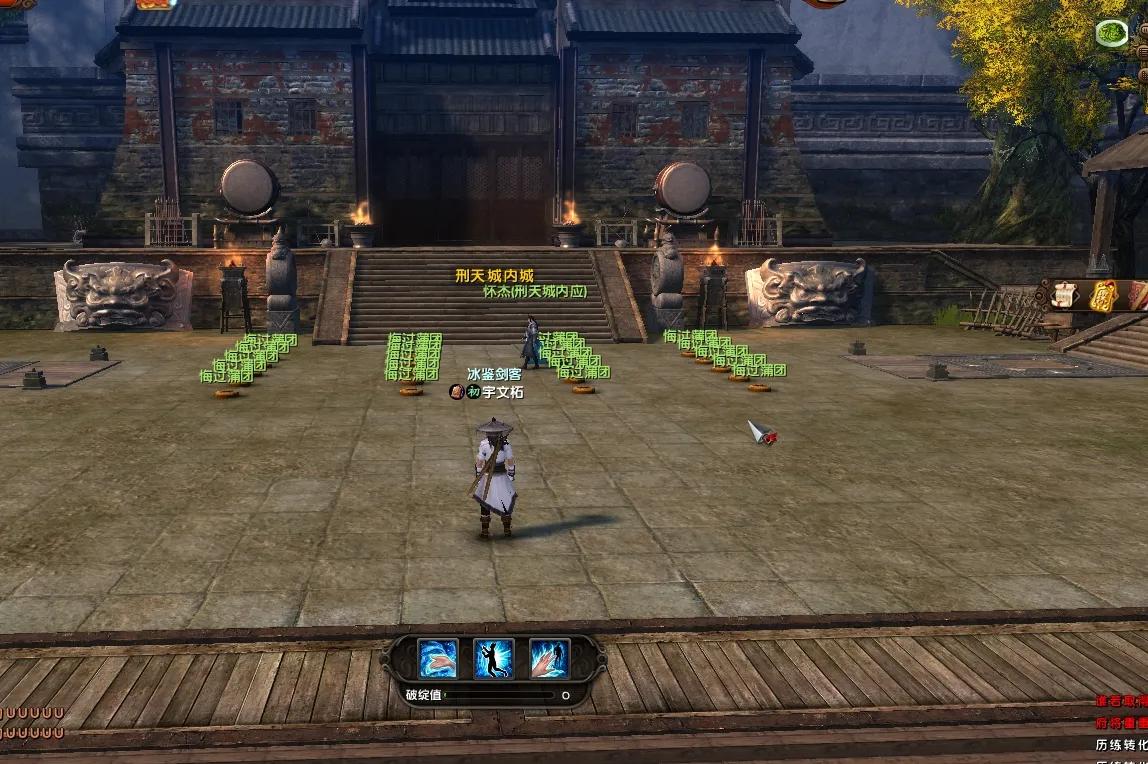Use the leaping silhouette skill
The width and height of the screenshot is (1148, 764).
(x=494, y=658)
